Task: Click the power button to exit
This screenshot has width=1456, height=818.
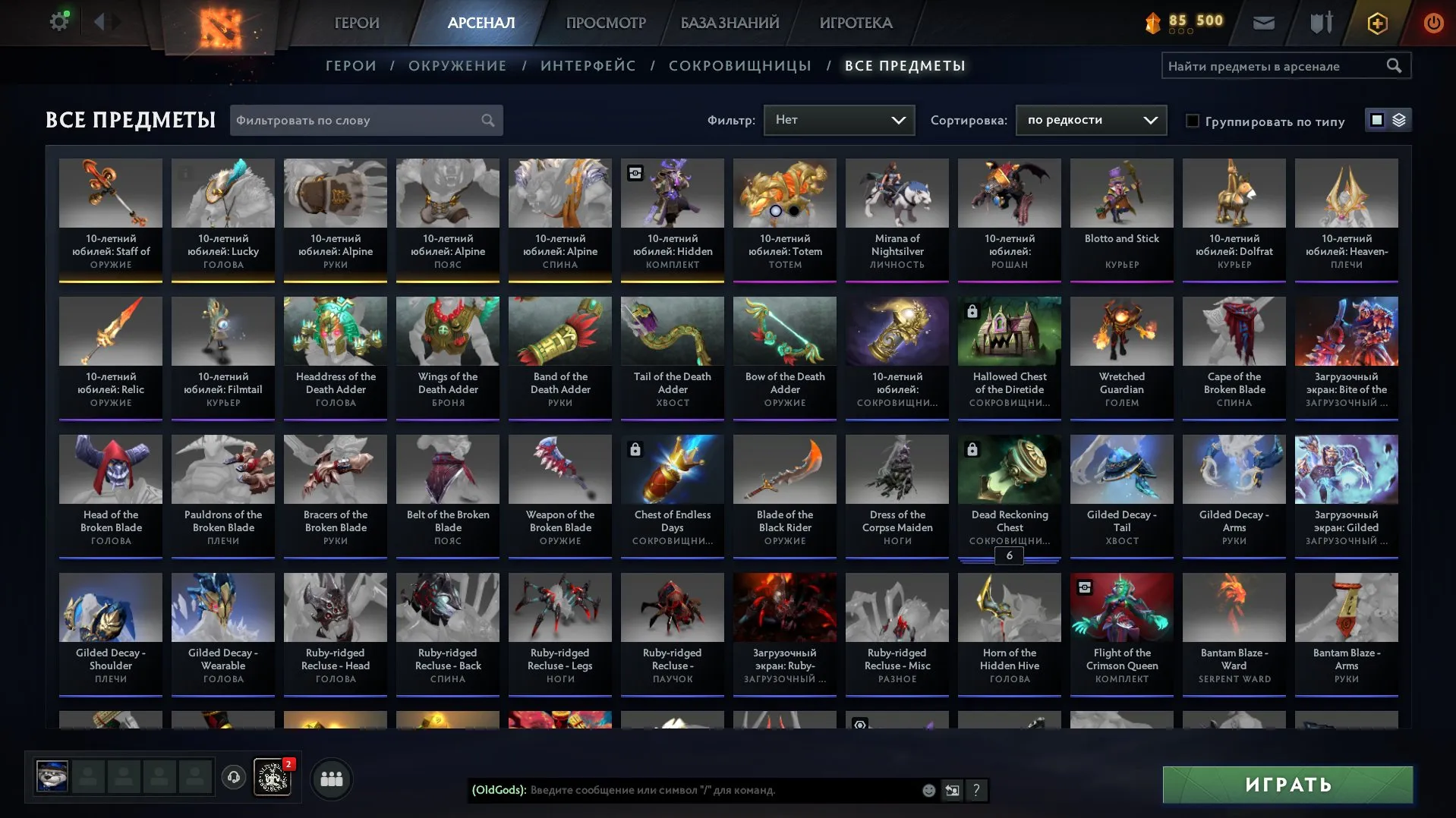Action: [x=1433, y=23]
